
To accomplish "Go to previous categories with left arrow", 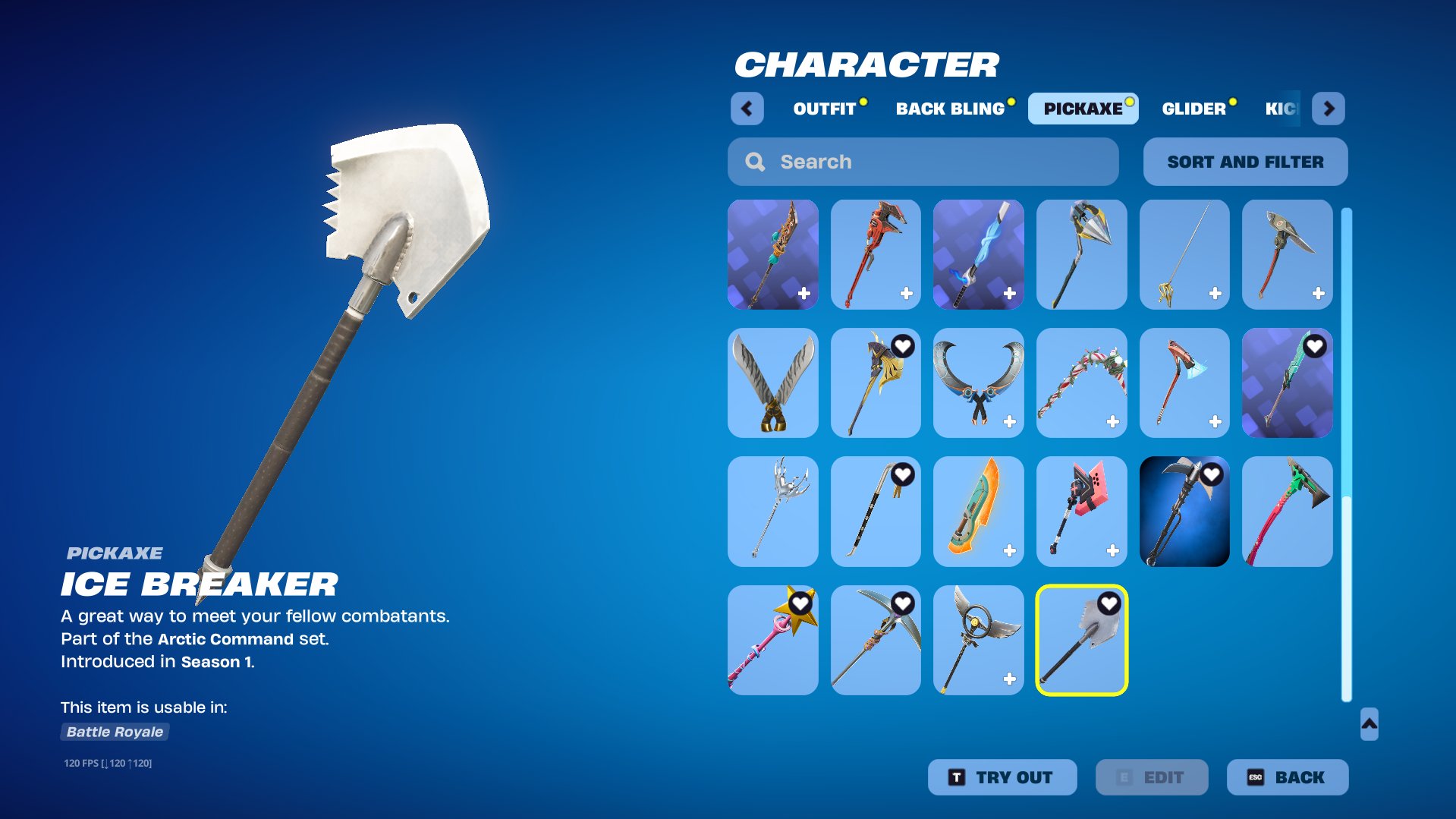I will click(x=747, y=109).
